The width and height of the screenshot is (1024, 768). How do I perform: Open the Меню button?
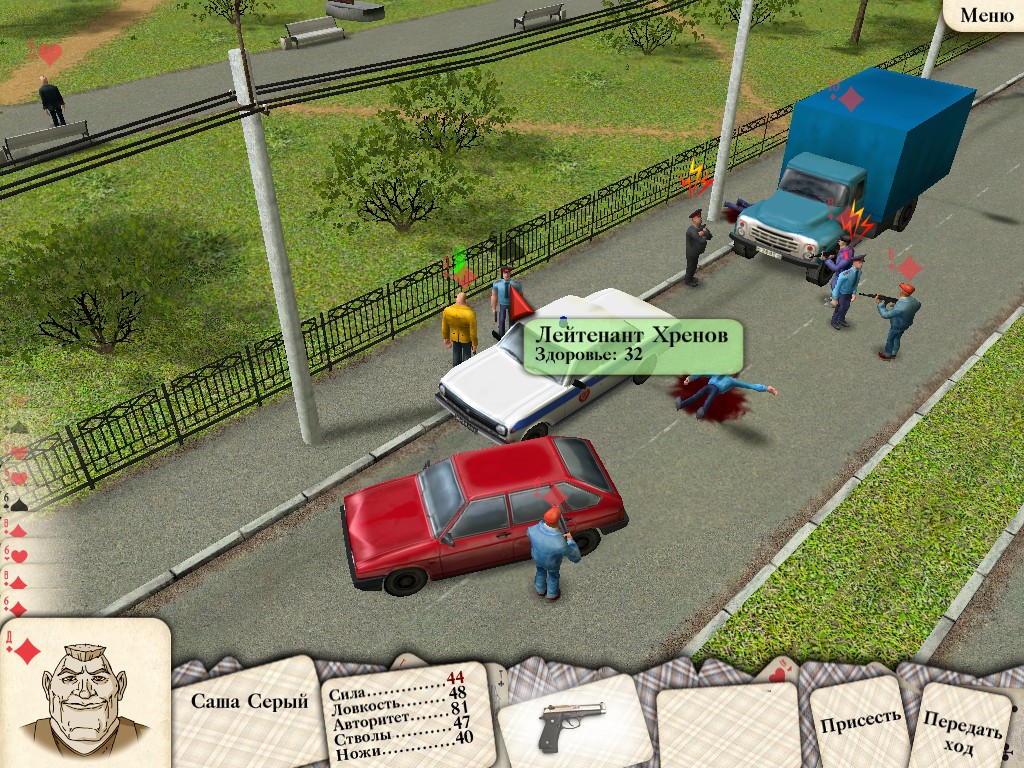pos(986,15)
